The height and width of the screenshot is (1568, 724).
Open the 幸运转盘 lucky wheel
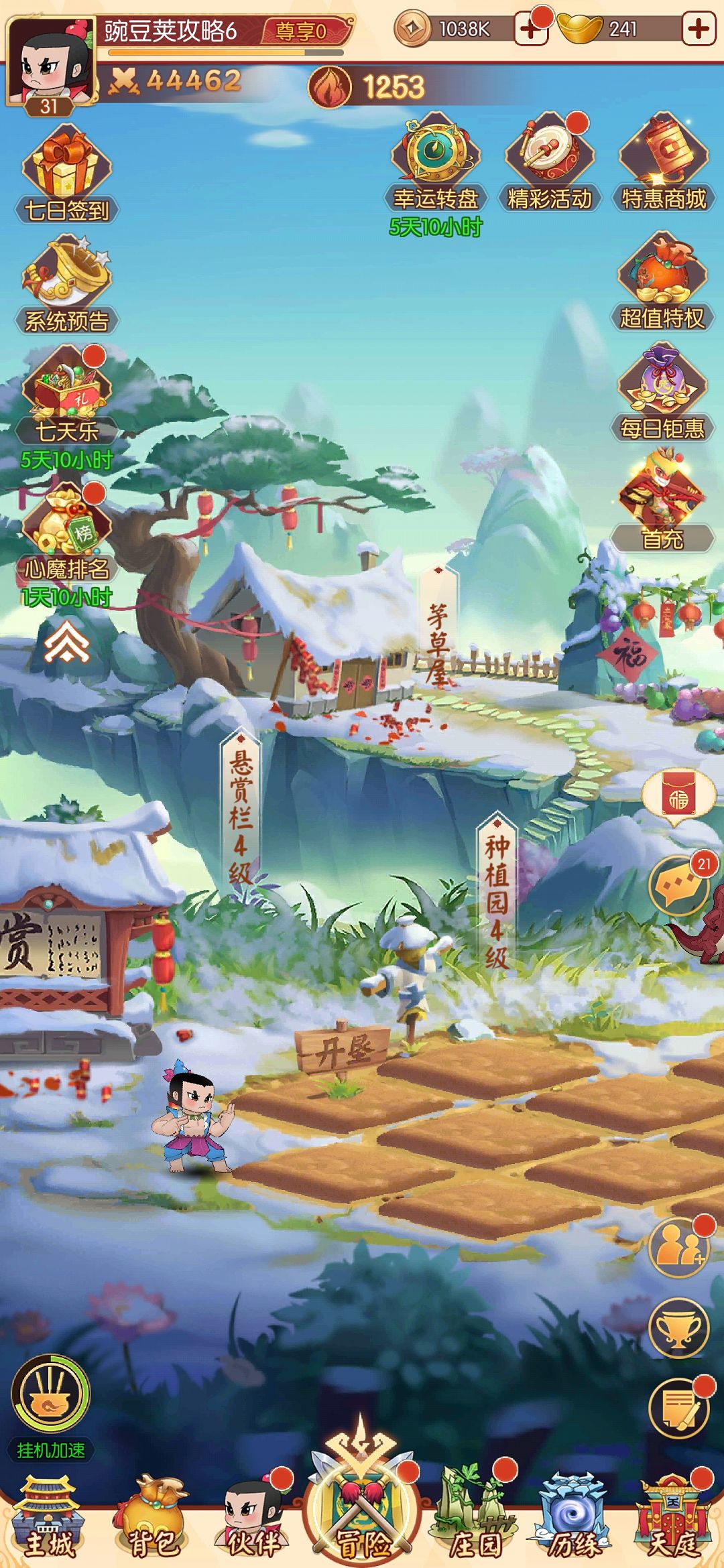(x=436, y=161)
